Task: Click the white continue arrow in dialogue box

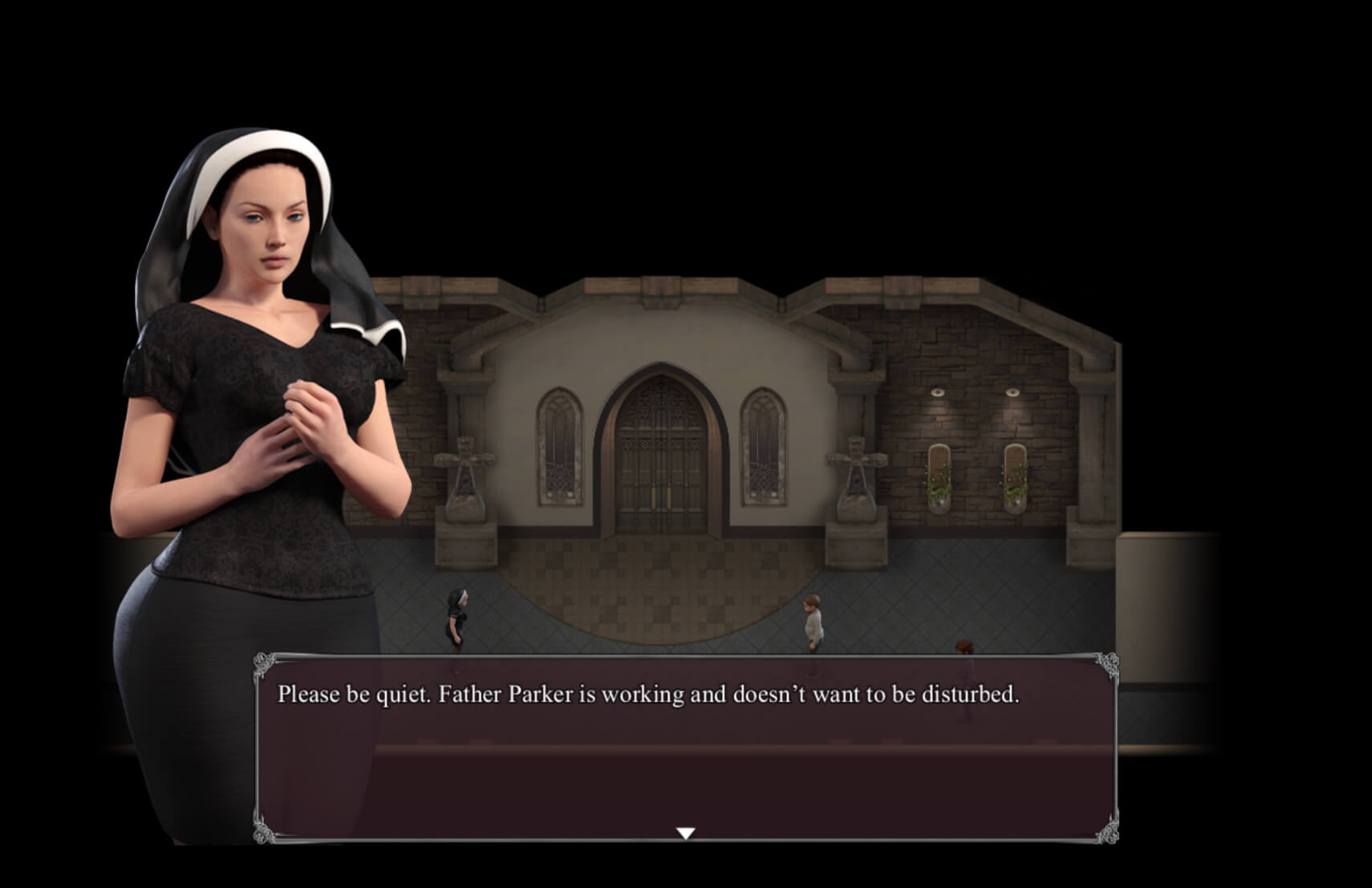Action: (685, 833)
